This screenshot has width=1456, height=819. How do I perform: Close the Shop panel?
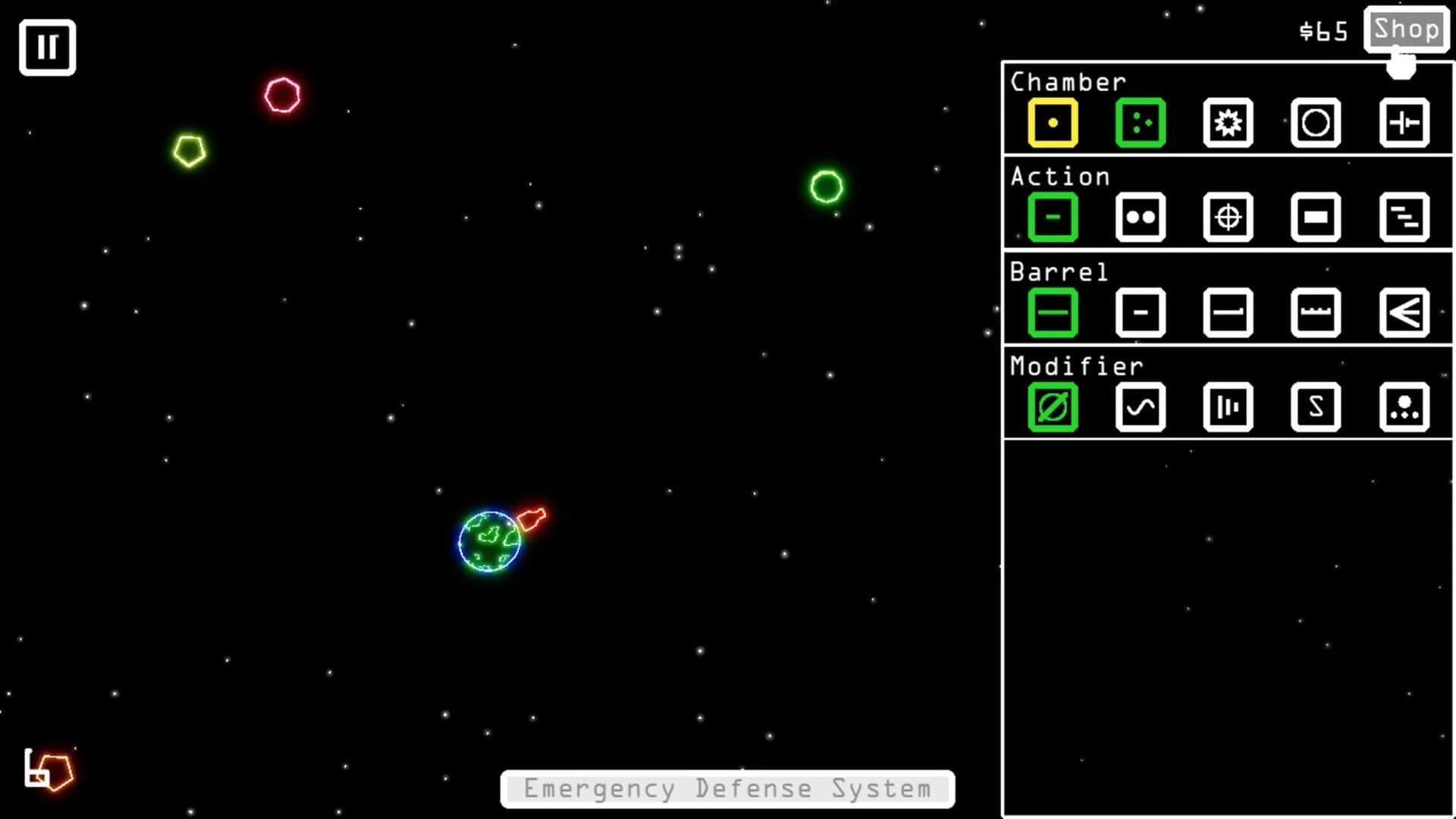click(x=1407, y=30)
